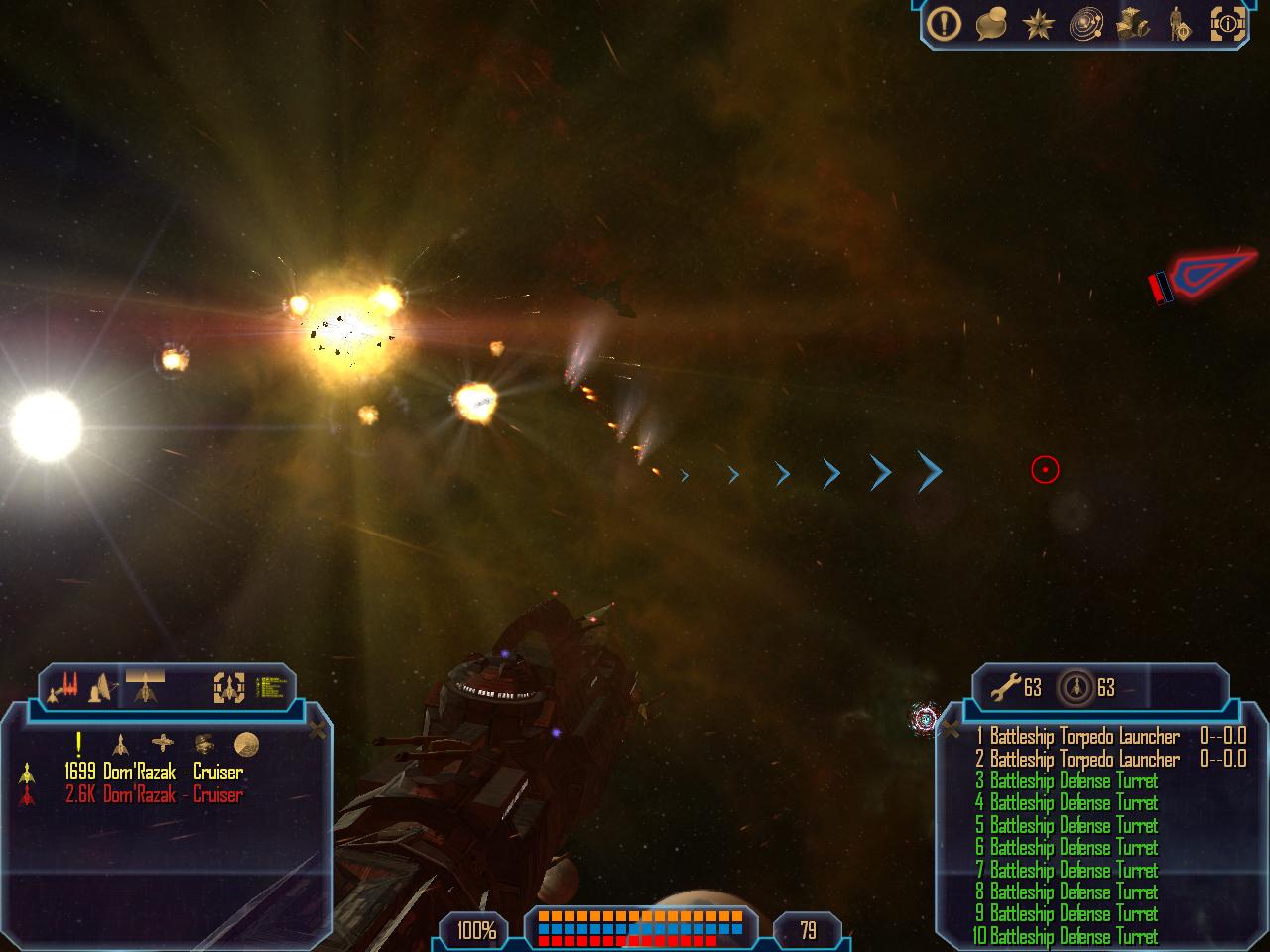Close the weapons list panel
This screenshot has width=1270, height=952.
coord(951,731)
